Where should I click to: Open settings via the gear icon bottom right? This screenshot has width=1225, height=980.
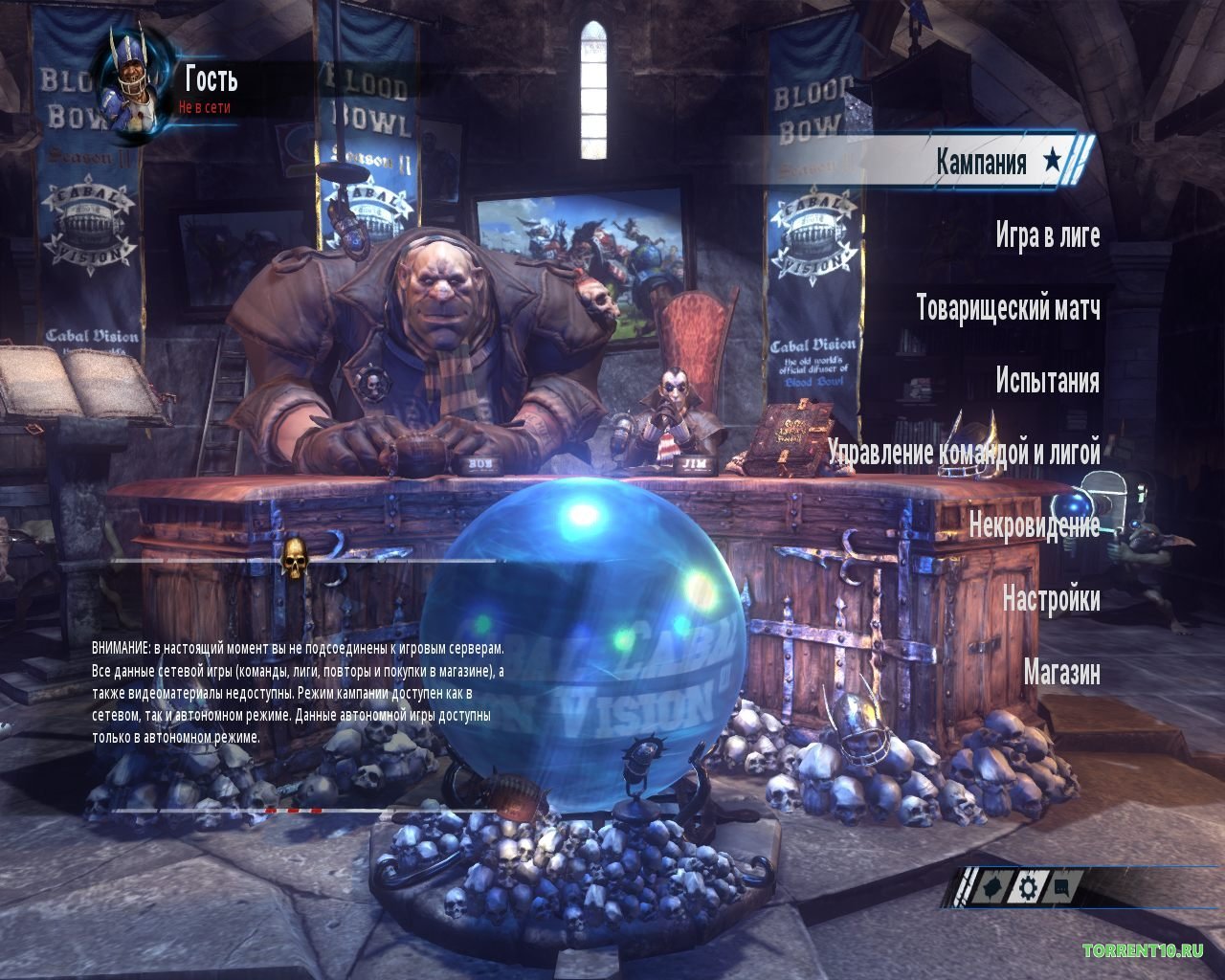pos(1027,886)
